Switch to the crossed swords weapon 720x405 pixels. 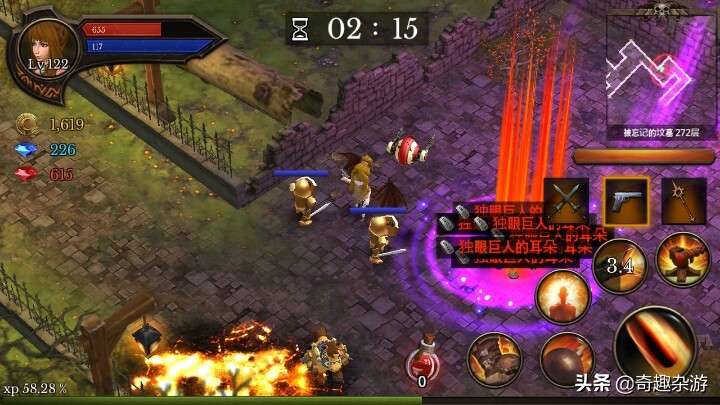pos(566,202)
